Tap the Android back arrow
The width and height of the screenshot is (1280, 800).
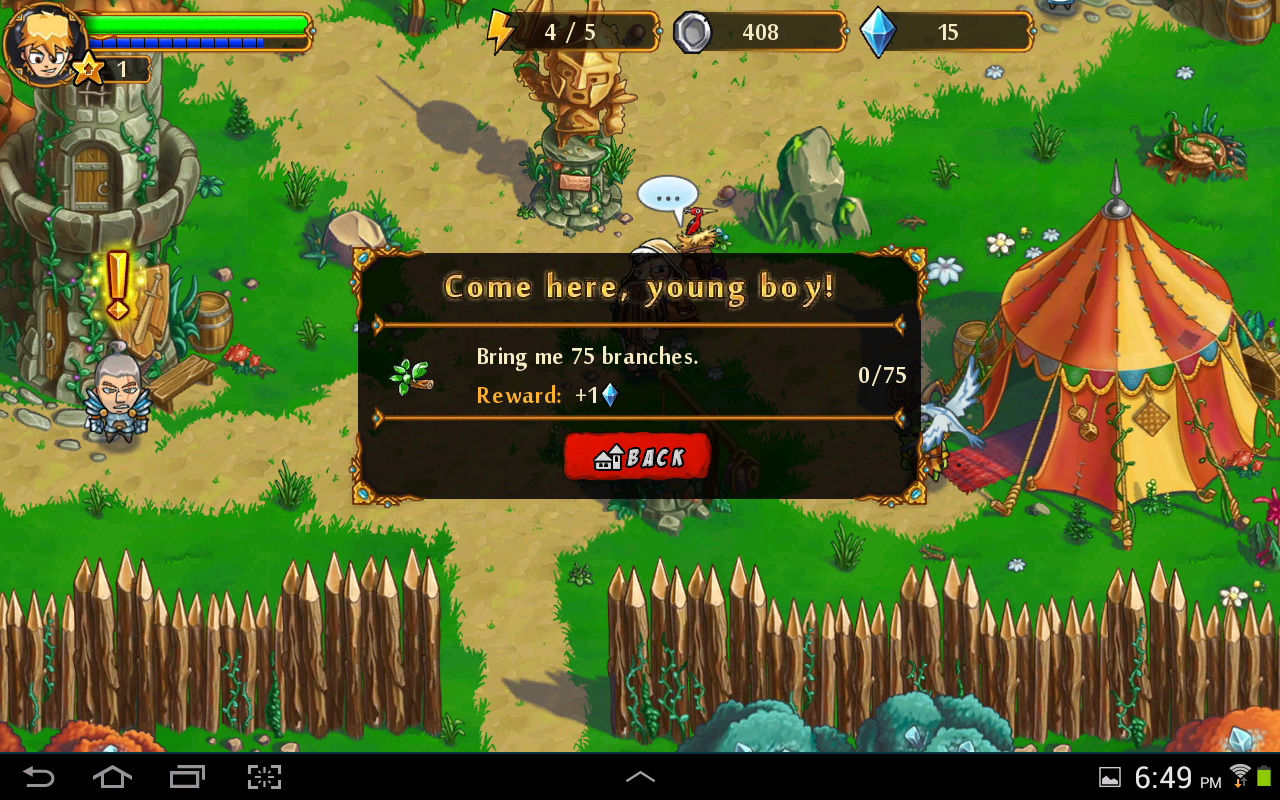(39, 777)
